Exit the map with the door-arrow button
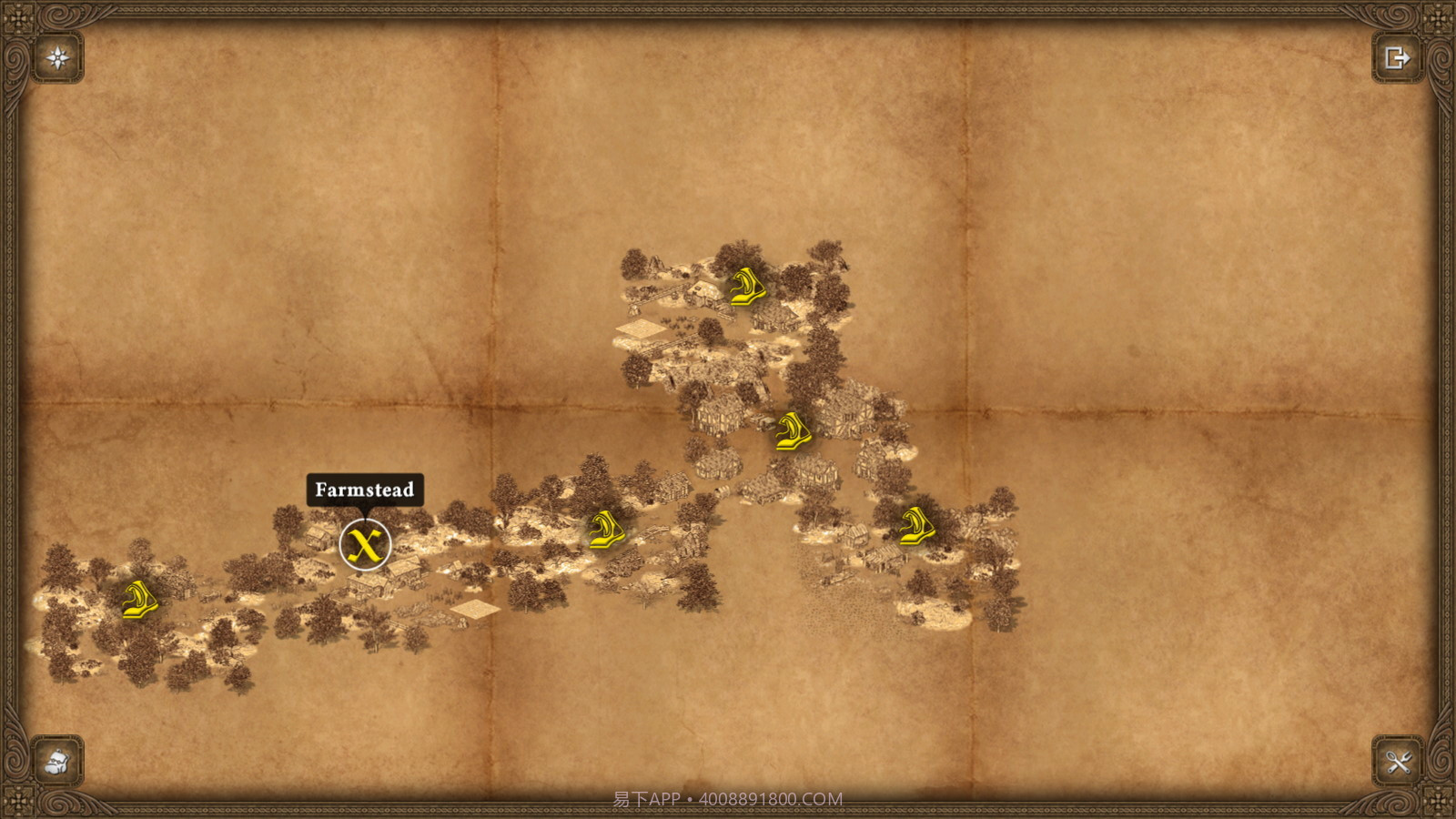Screen dimensions: 1456x819 pyautogui.click(x=1397, y=59)
